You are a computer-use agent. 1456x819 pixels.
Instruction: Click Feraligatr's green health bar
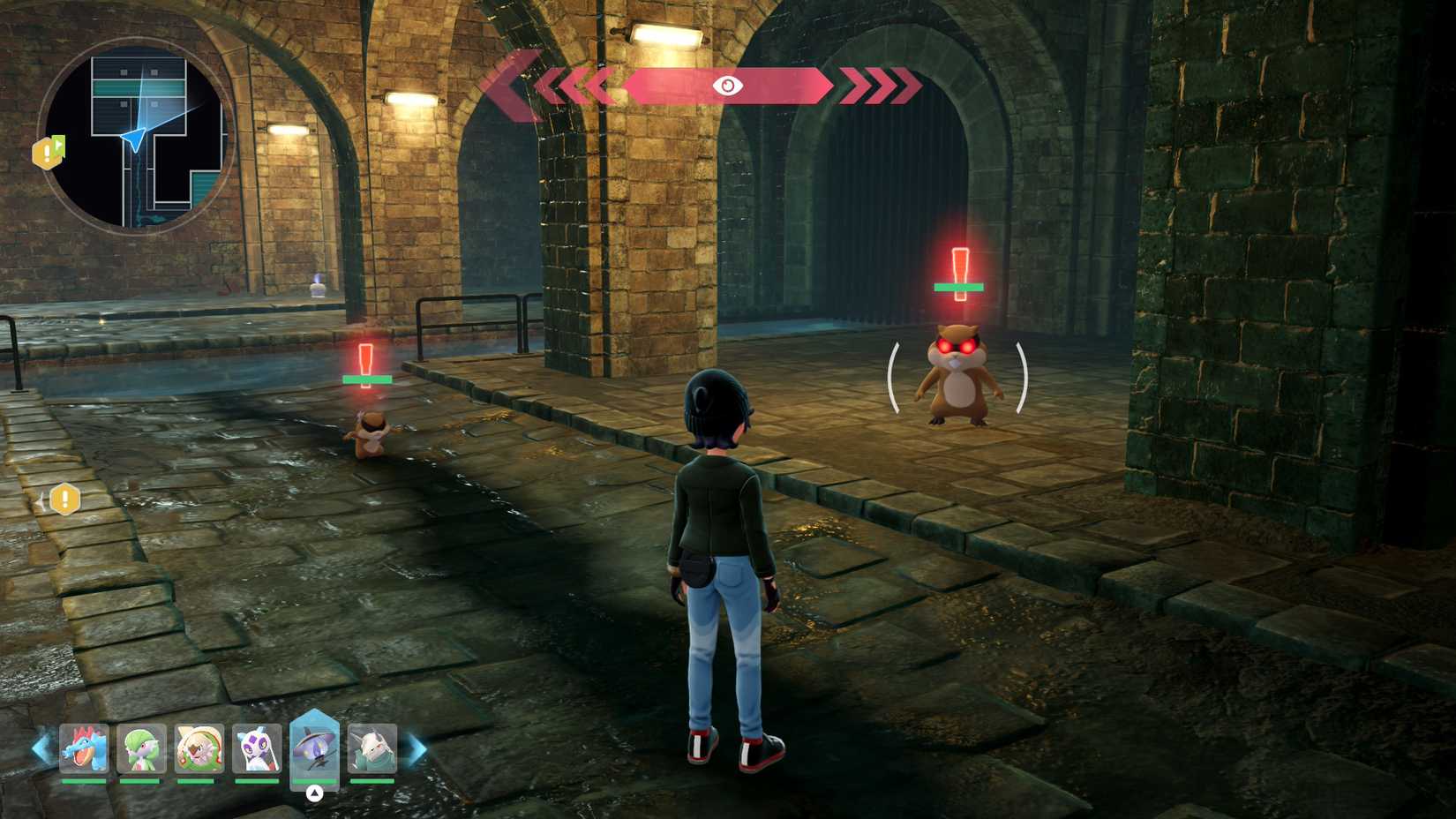(x=83, y=780)
